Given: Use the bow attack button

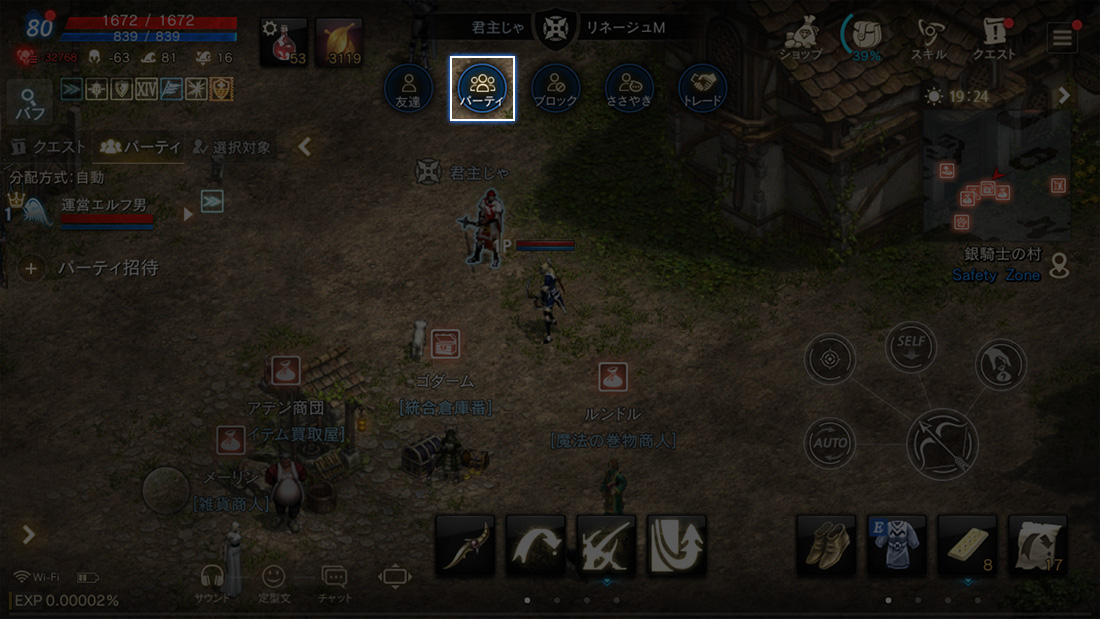Looking at the screenshot, I should [x=942, y=441].
